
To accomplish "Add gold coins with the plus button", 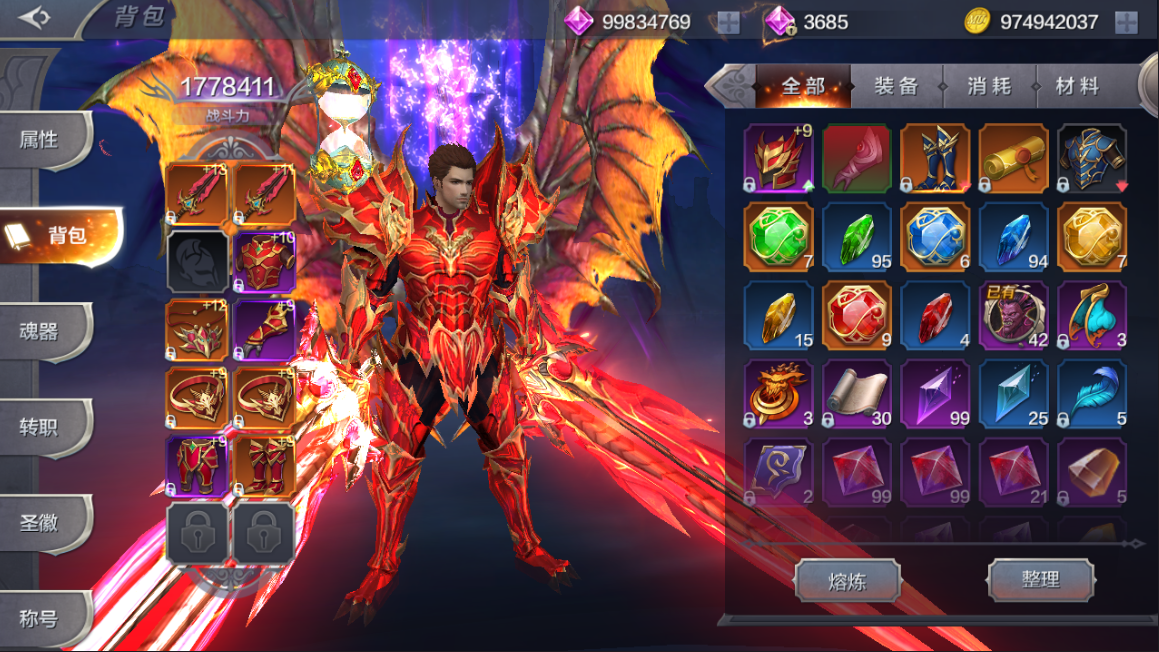I will (x=1126, y=22).
